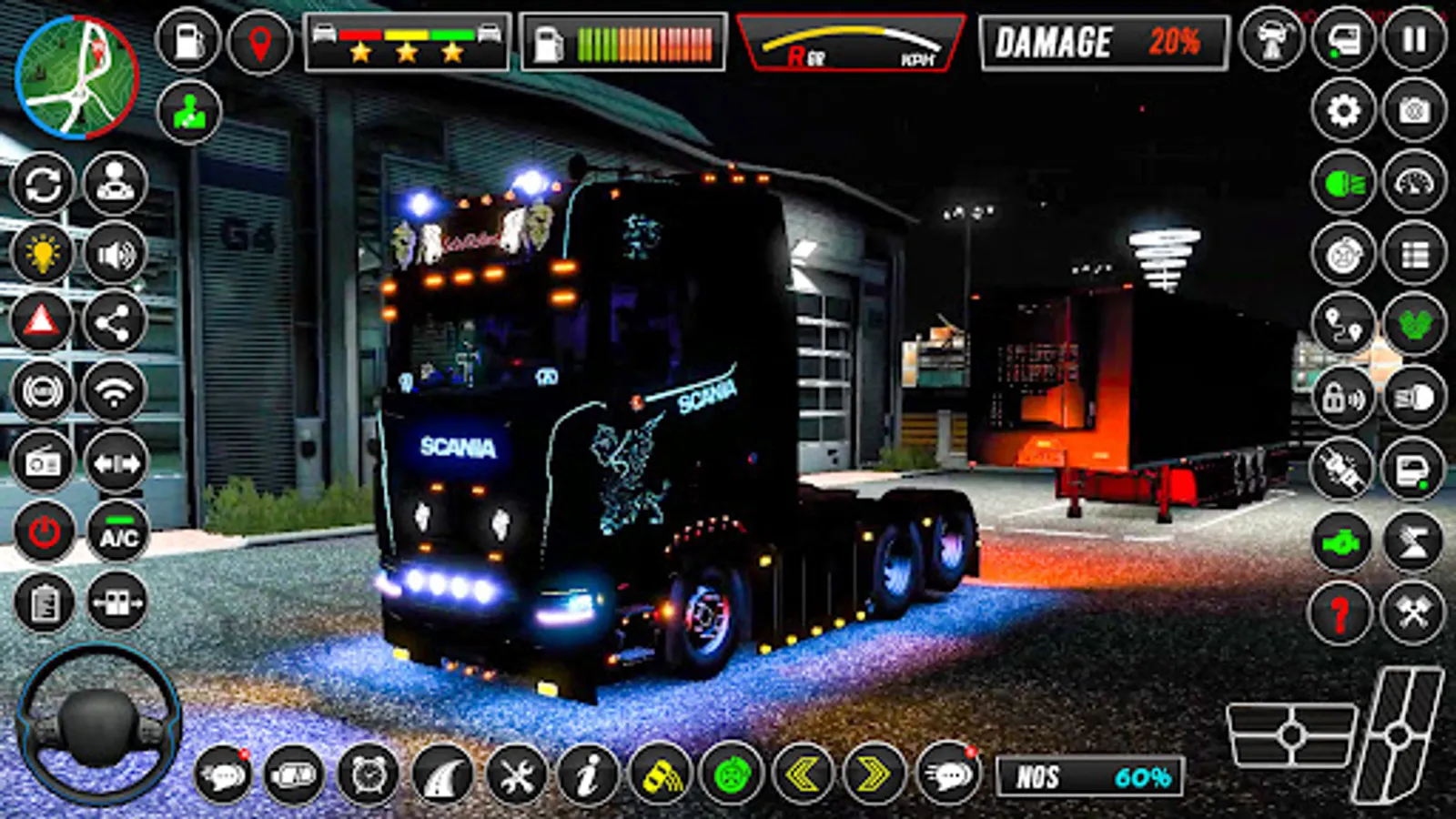Open the chat messages with notification

tap(223, 775)
